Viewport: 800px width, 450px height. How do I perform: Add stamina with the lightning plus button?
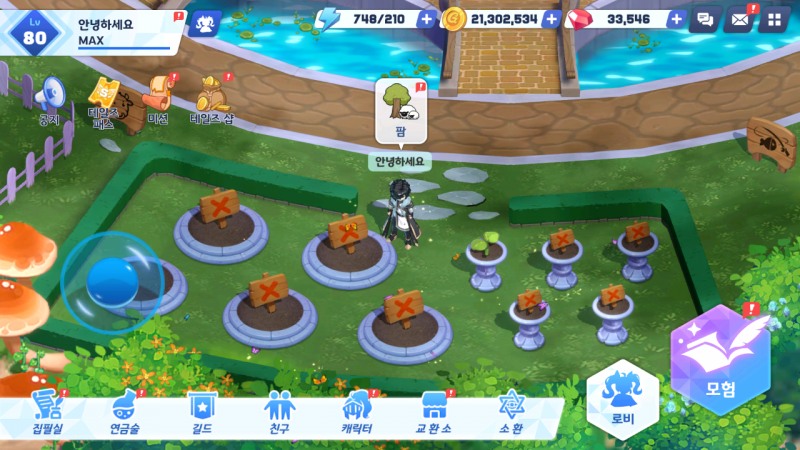pyautogui.click(x=427, y=19)
